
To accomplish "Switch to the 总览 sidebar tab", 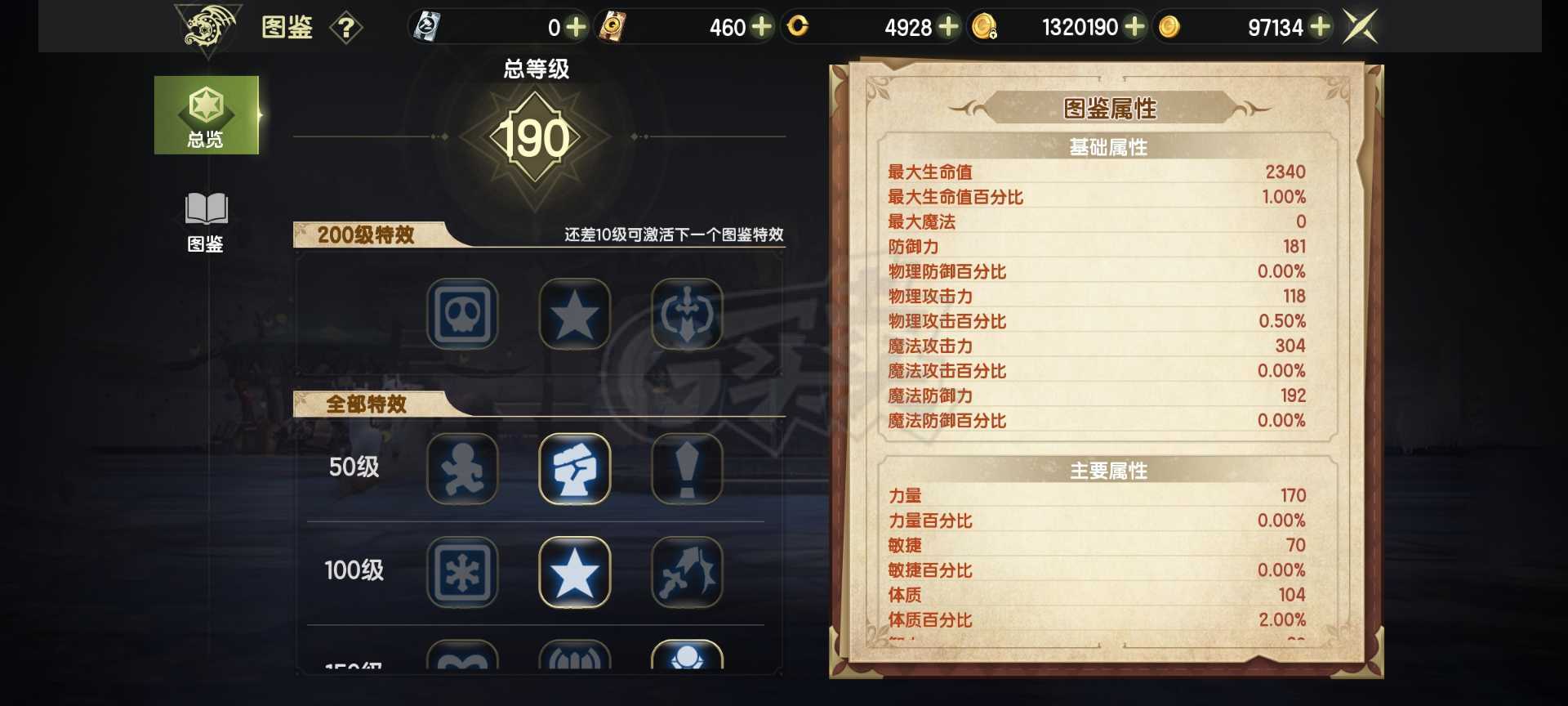I will coord(207,114).
